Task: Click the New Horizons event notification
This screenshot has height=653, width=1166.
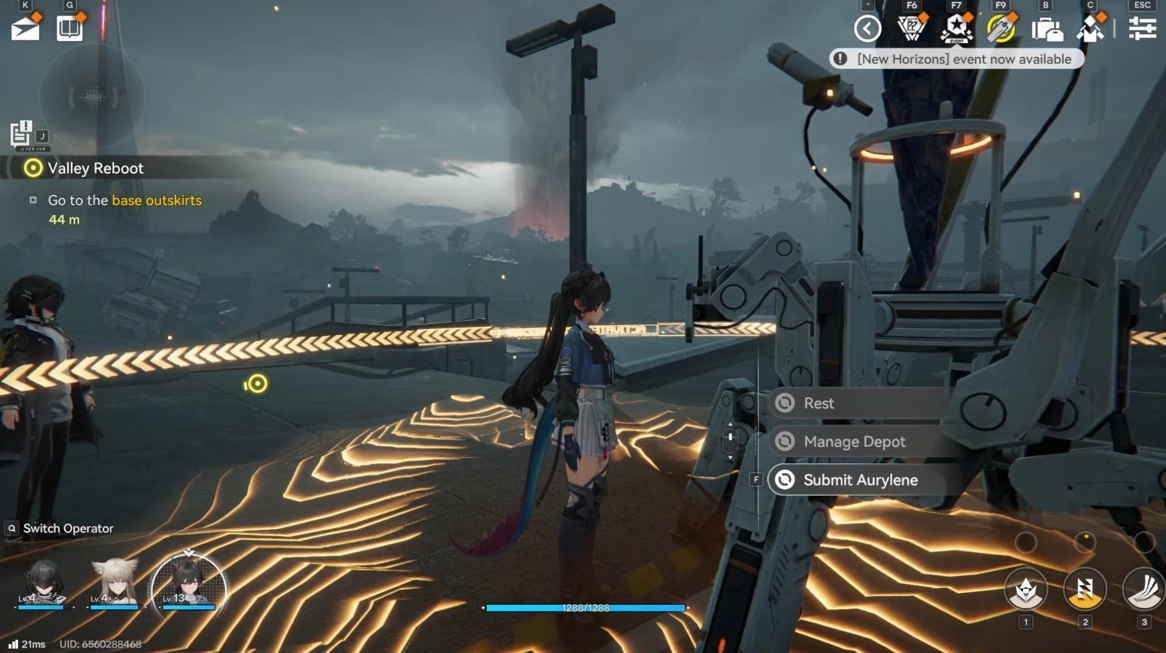Action: [x=956, y=59]
